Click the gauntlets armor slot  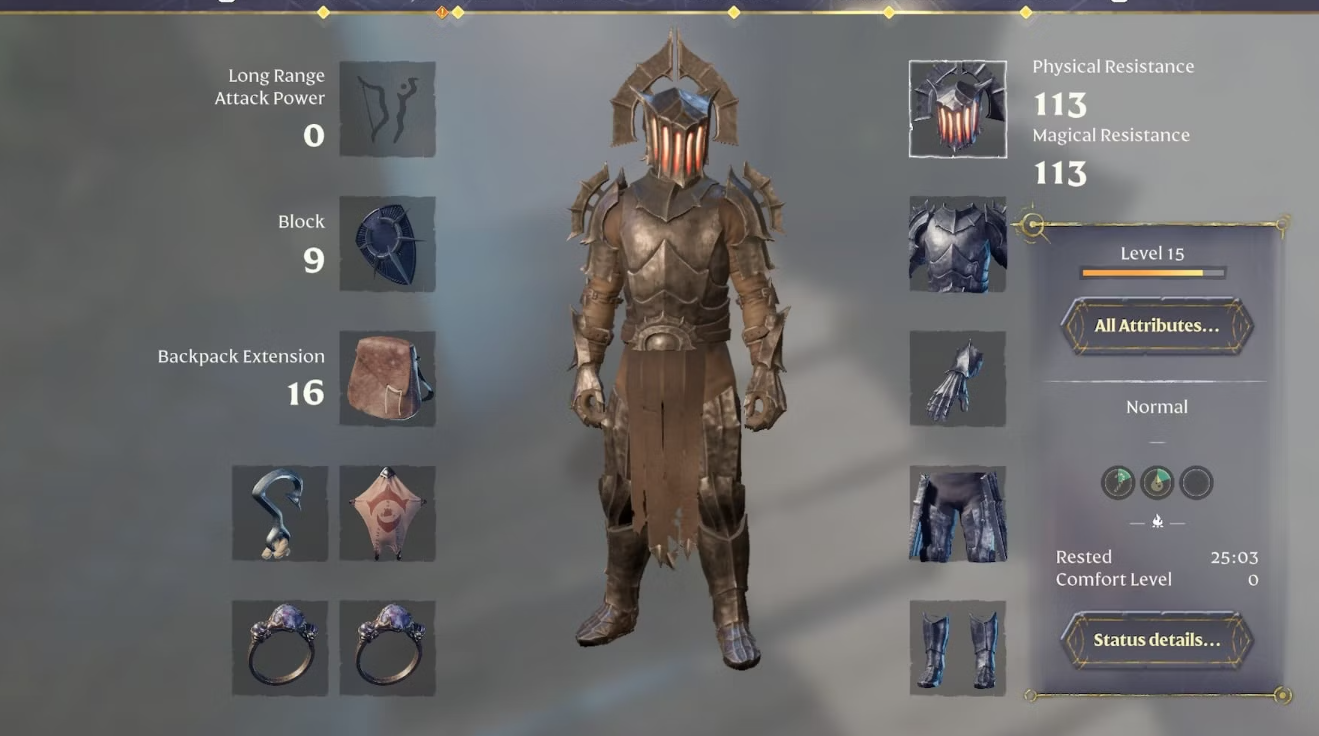click(x=957, y=378)
